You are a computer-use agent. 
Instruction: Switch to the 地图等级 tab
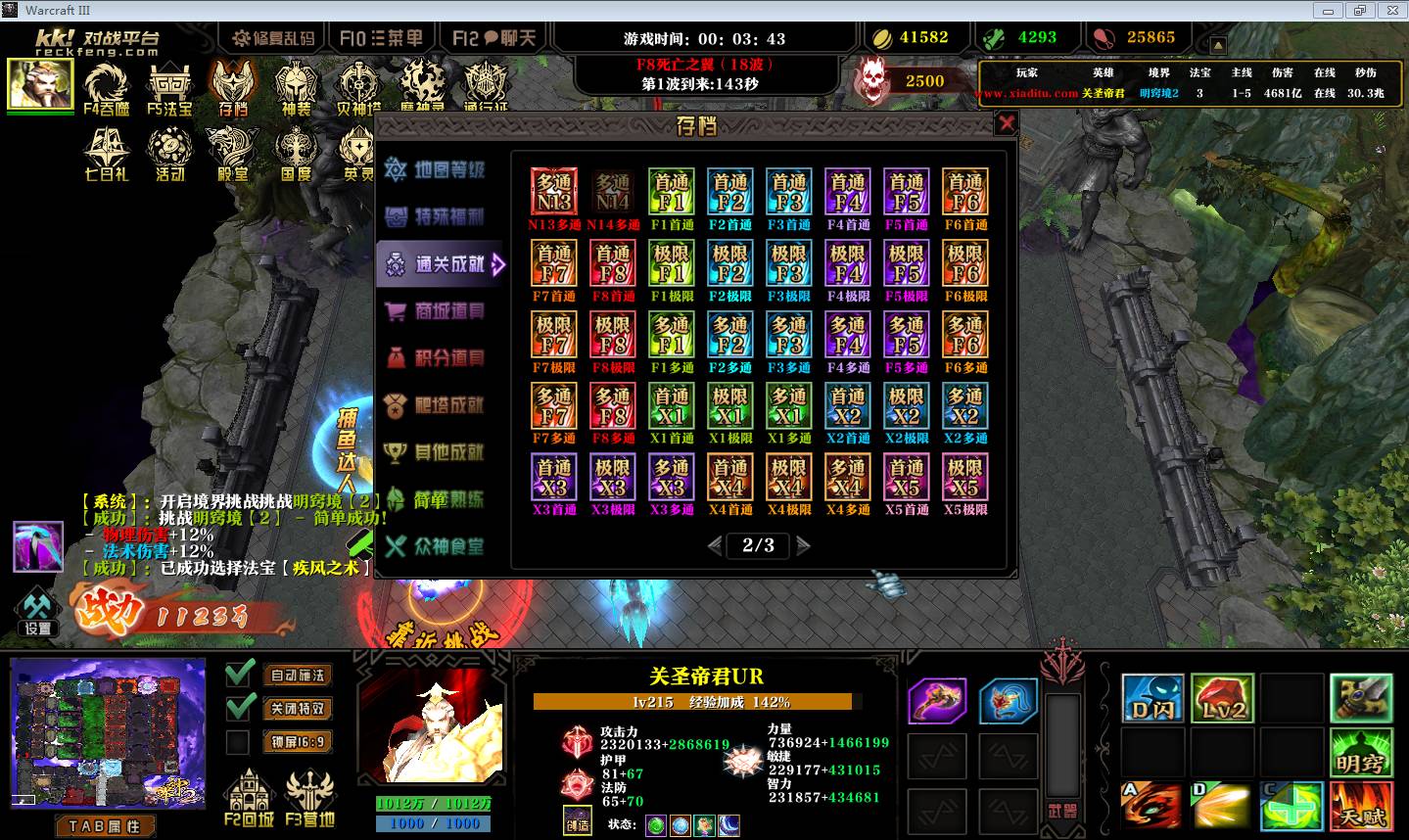(x=437, y=170)
